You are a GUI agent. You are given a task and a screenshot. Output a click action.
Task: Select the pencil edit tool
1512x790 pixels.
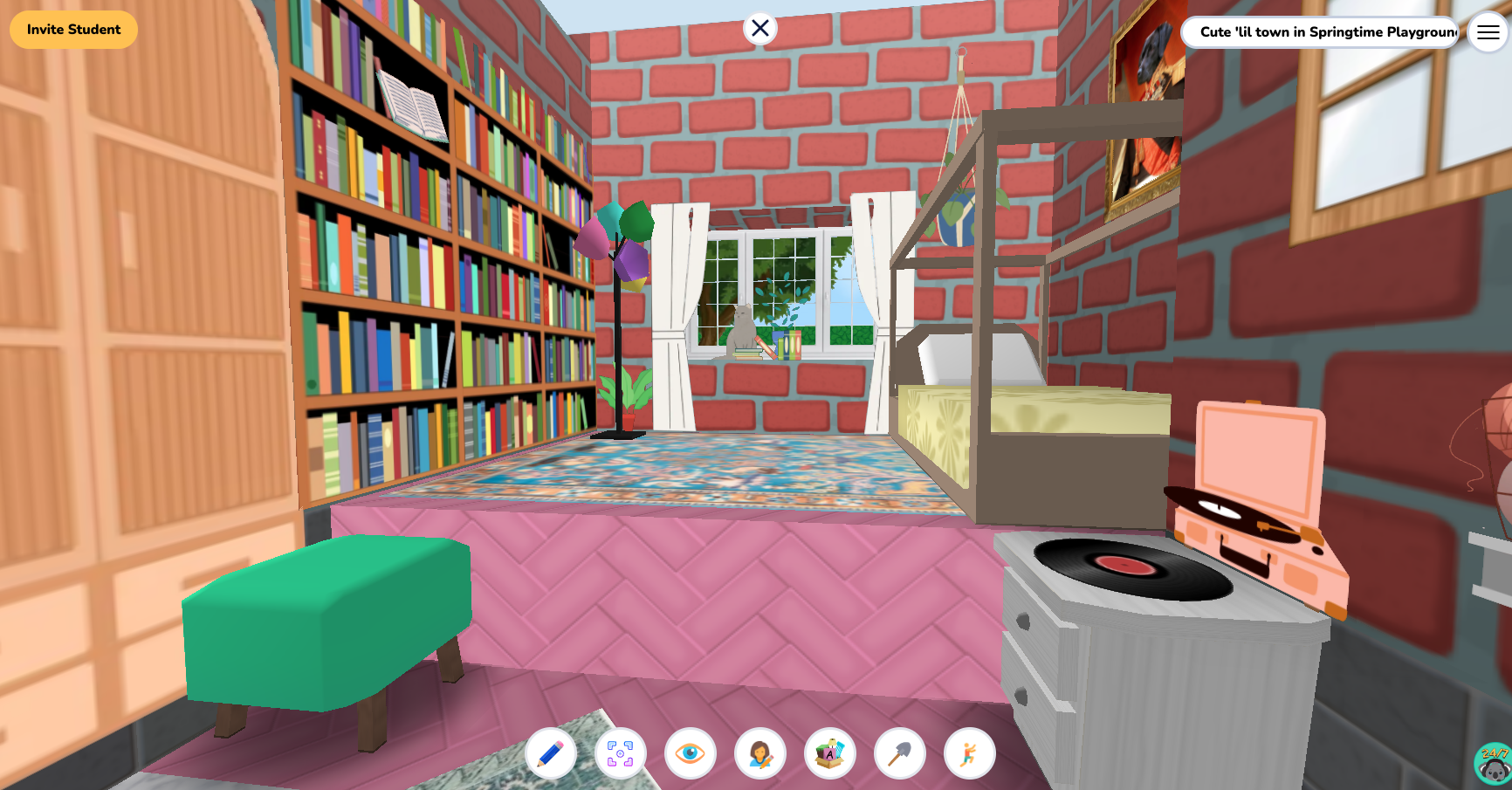point(550,752)
